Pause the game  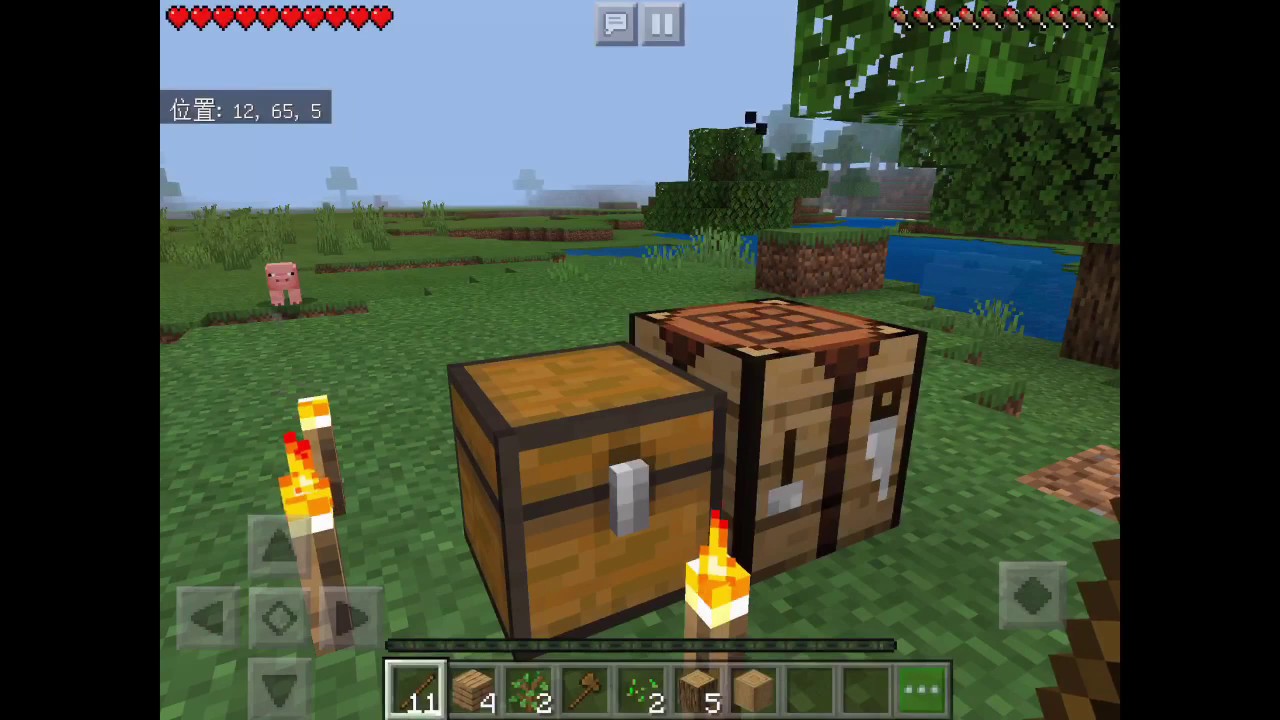click(662, 24)
